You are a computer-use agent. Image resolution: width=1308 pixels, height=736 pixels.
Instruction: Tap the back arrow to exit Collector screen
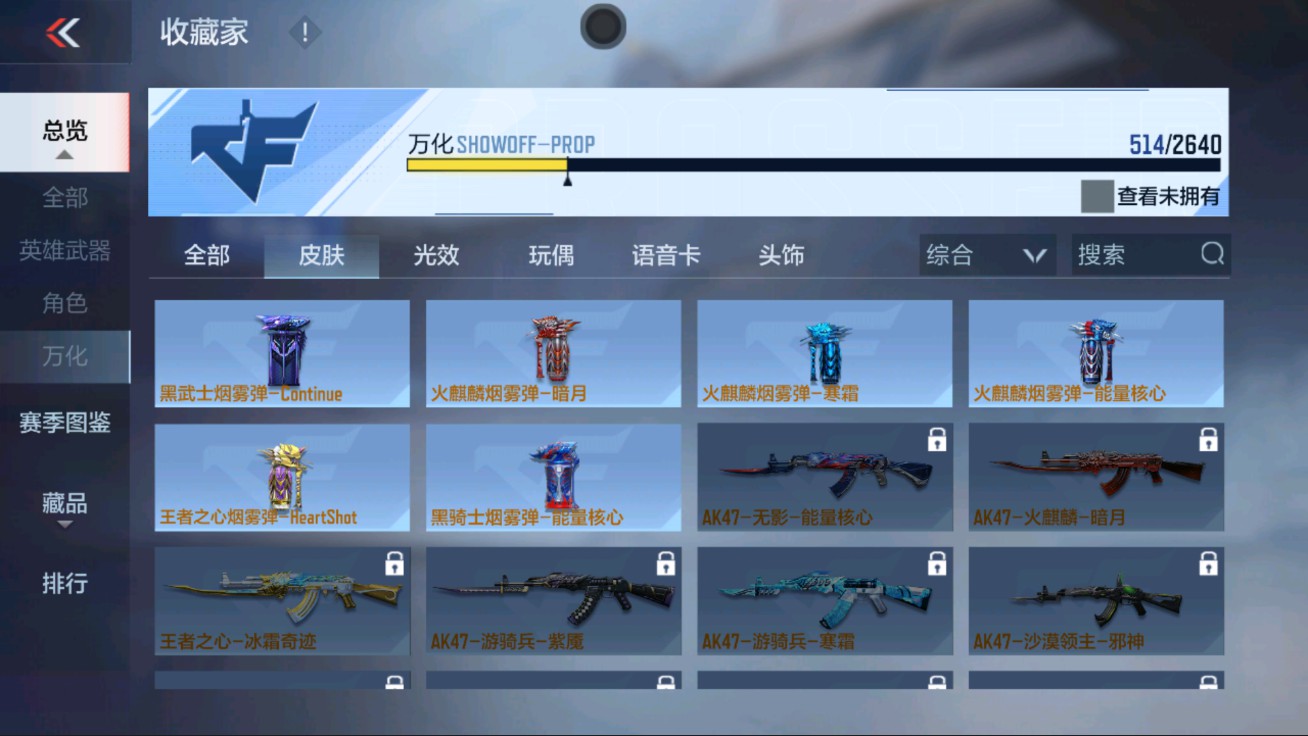(x=65, y=30)
